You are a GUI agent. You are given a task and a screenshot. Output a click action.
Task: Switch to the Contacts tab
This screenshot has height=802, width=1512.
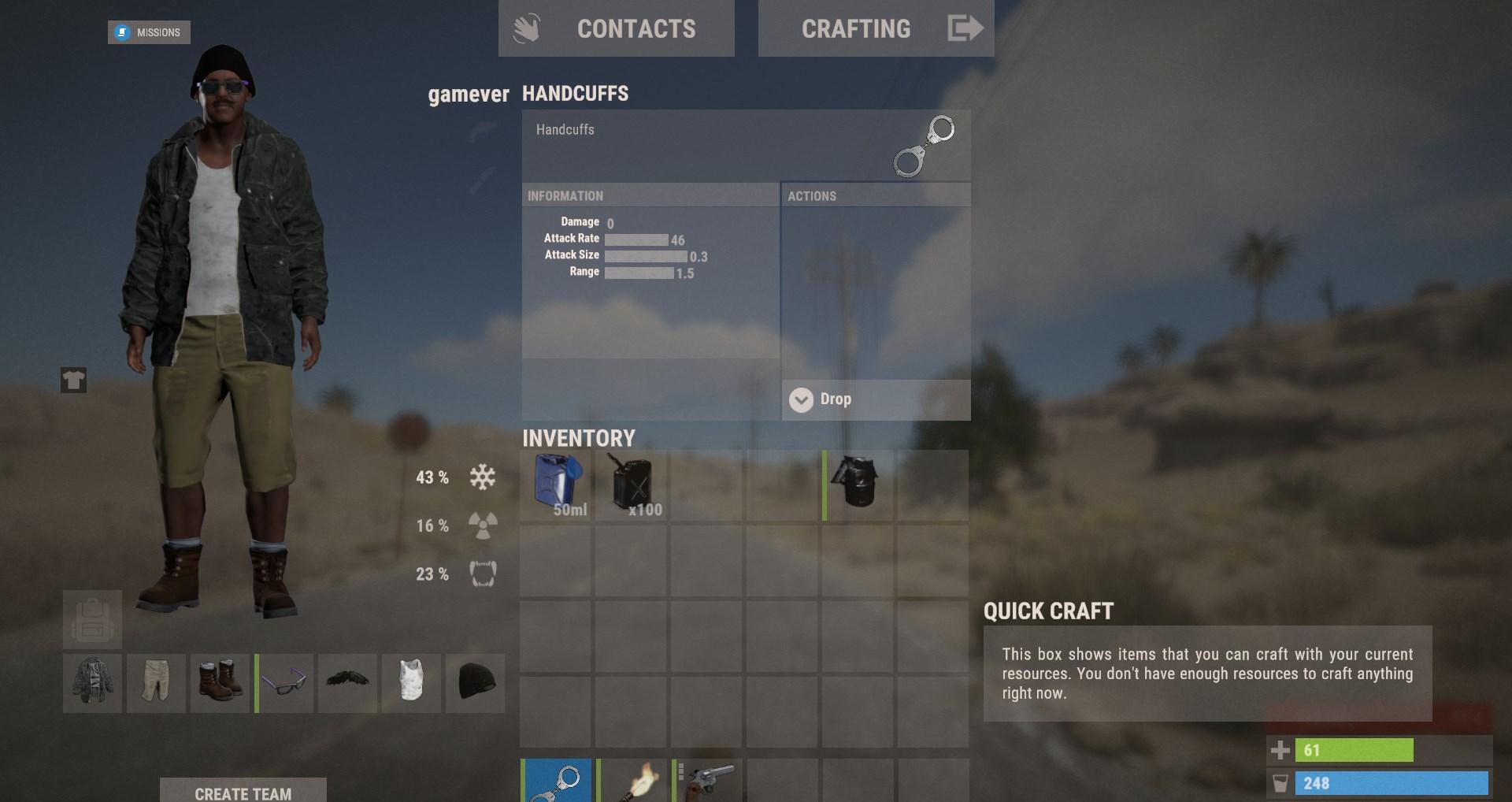pos(636,28)
